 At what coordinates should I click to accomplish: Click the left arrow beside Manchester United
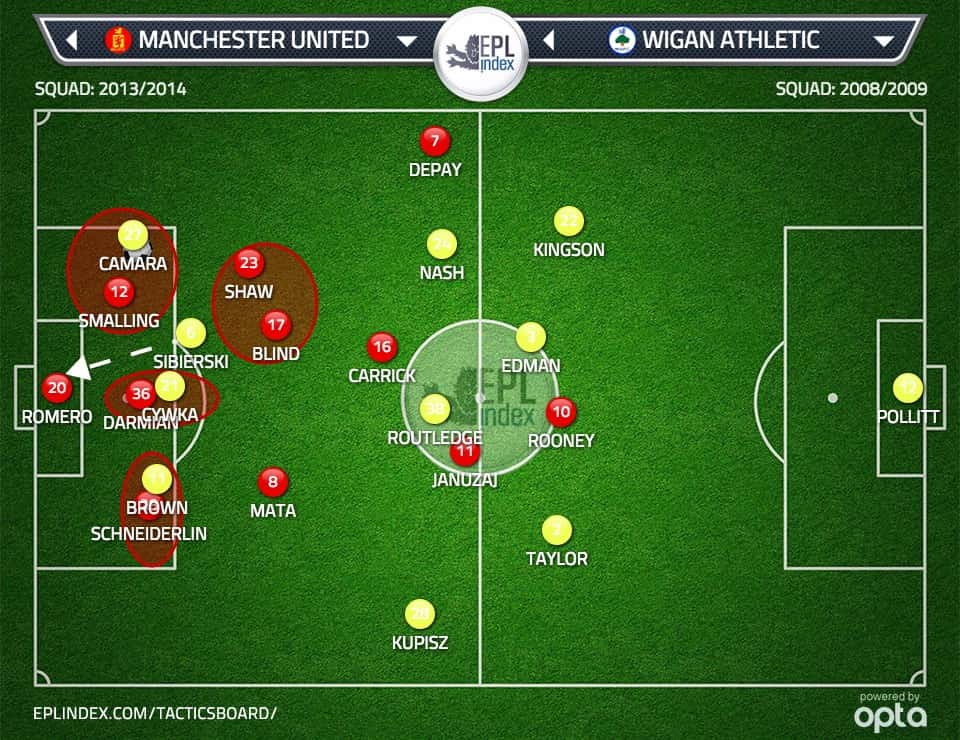72,41
